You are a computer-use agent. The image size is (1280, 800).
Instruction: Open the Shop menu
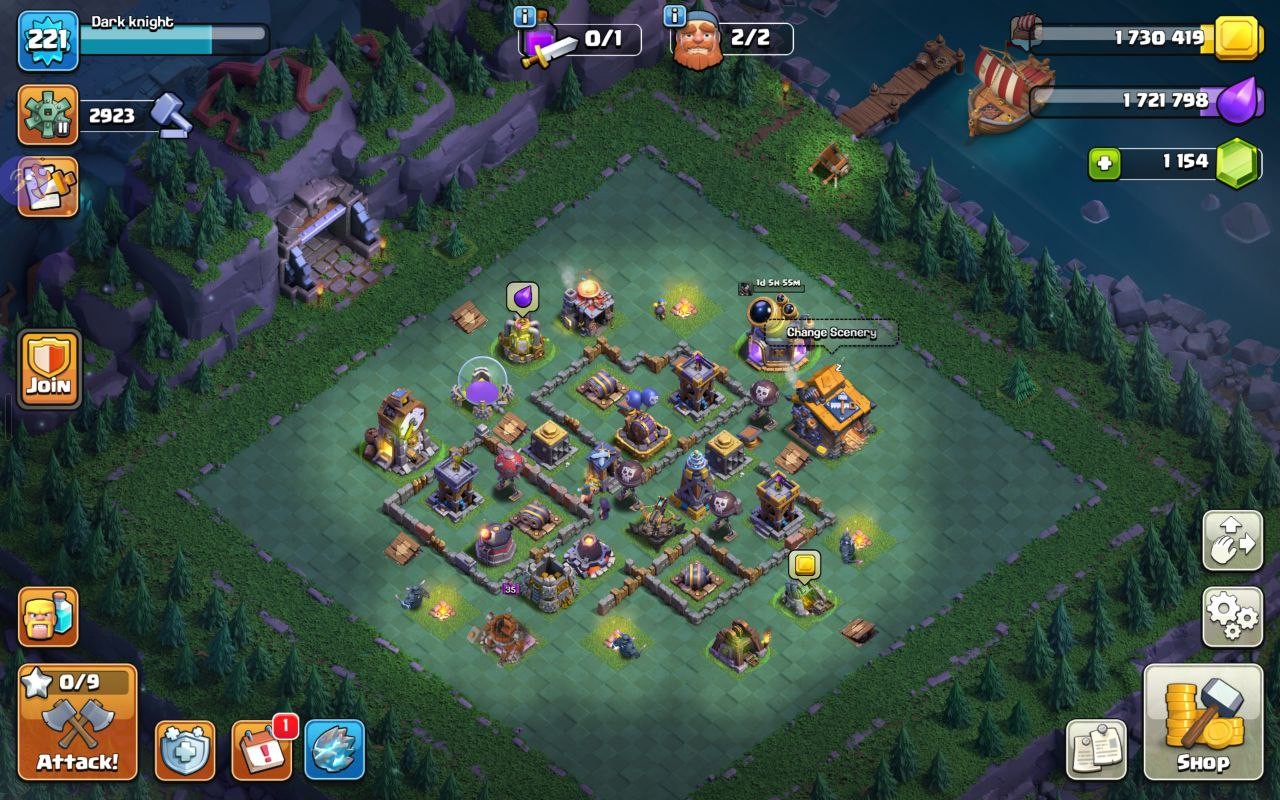pyautogui.click(x=1203, y=721)
